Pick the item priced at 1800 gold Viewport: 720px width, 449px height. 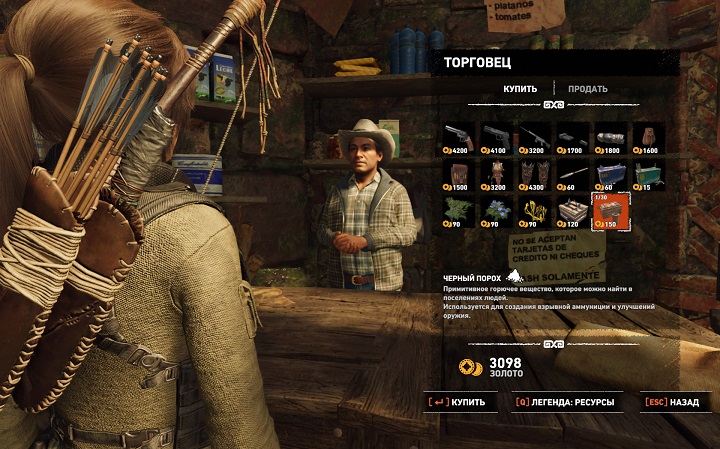[x=612, y=138]
